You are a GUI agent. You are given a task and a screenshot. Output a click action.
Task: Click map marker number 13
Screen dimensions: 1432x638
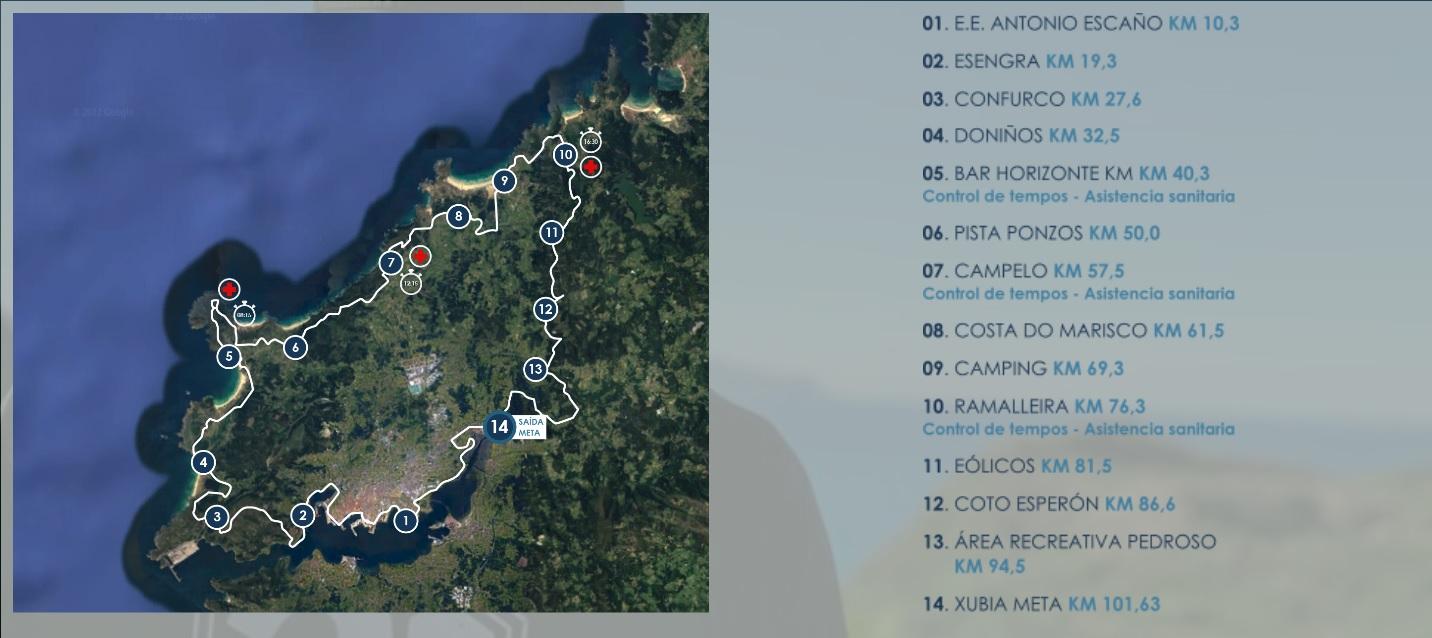(x=536, y=369)
